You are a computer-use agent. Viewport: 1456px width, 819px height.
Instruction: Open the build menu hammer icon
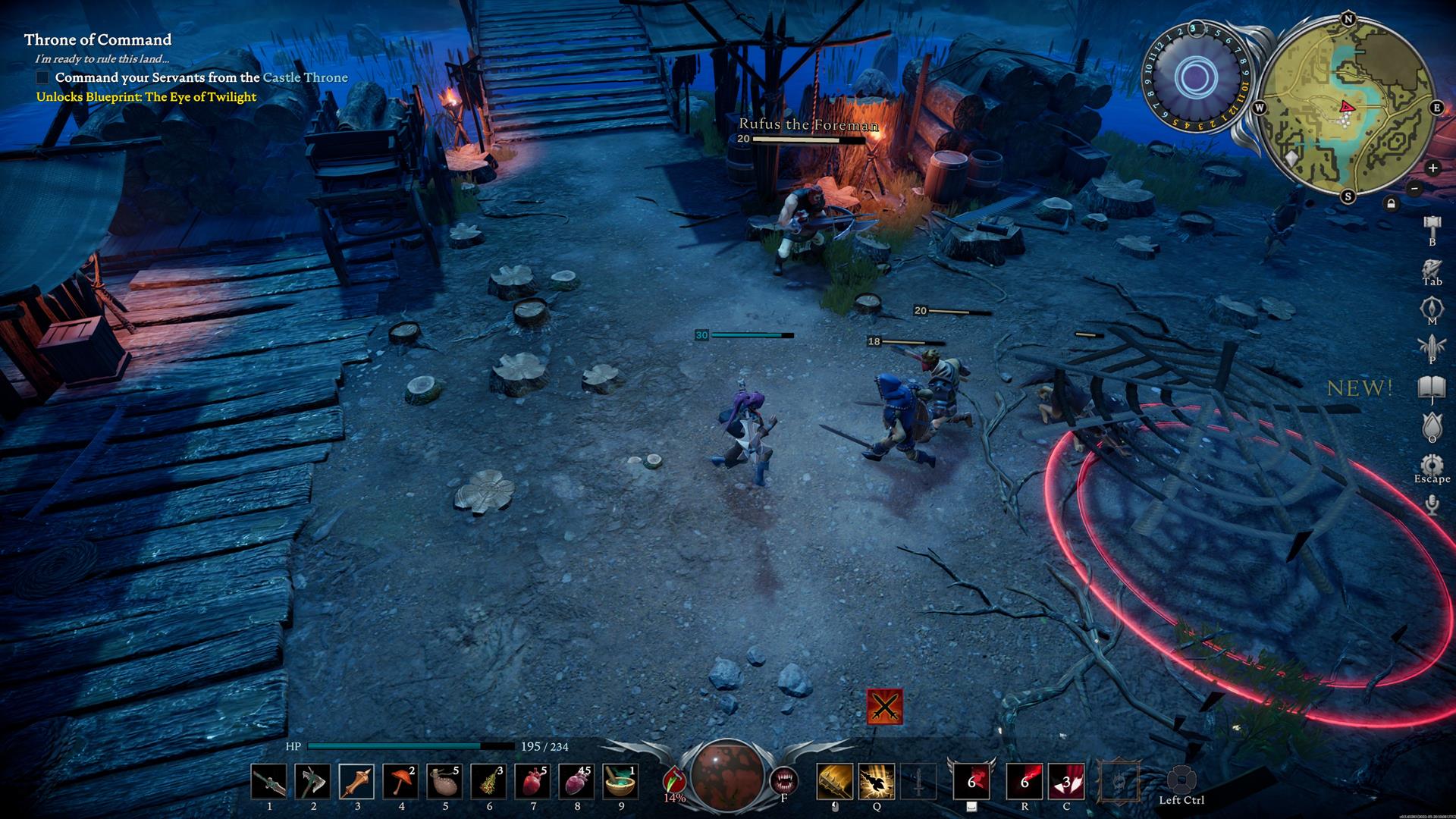tap(1432, 226)
